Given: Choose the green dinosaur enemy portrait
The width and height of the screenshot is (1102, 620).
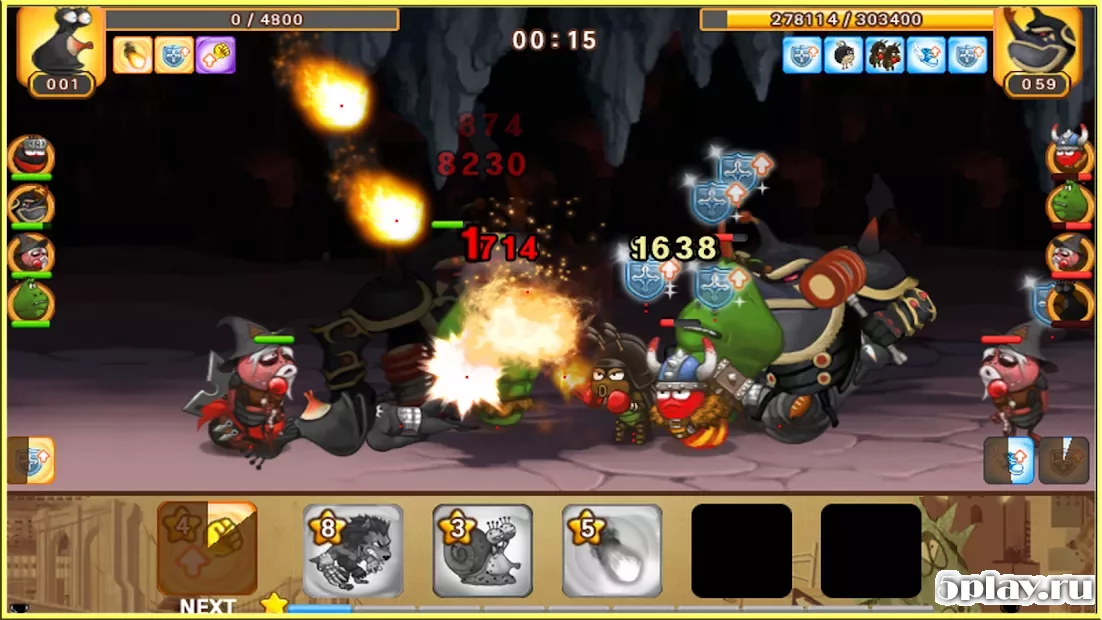Looking at the screenshot, I should (1069, 203).
